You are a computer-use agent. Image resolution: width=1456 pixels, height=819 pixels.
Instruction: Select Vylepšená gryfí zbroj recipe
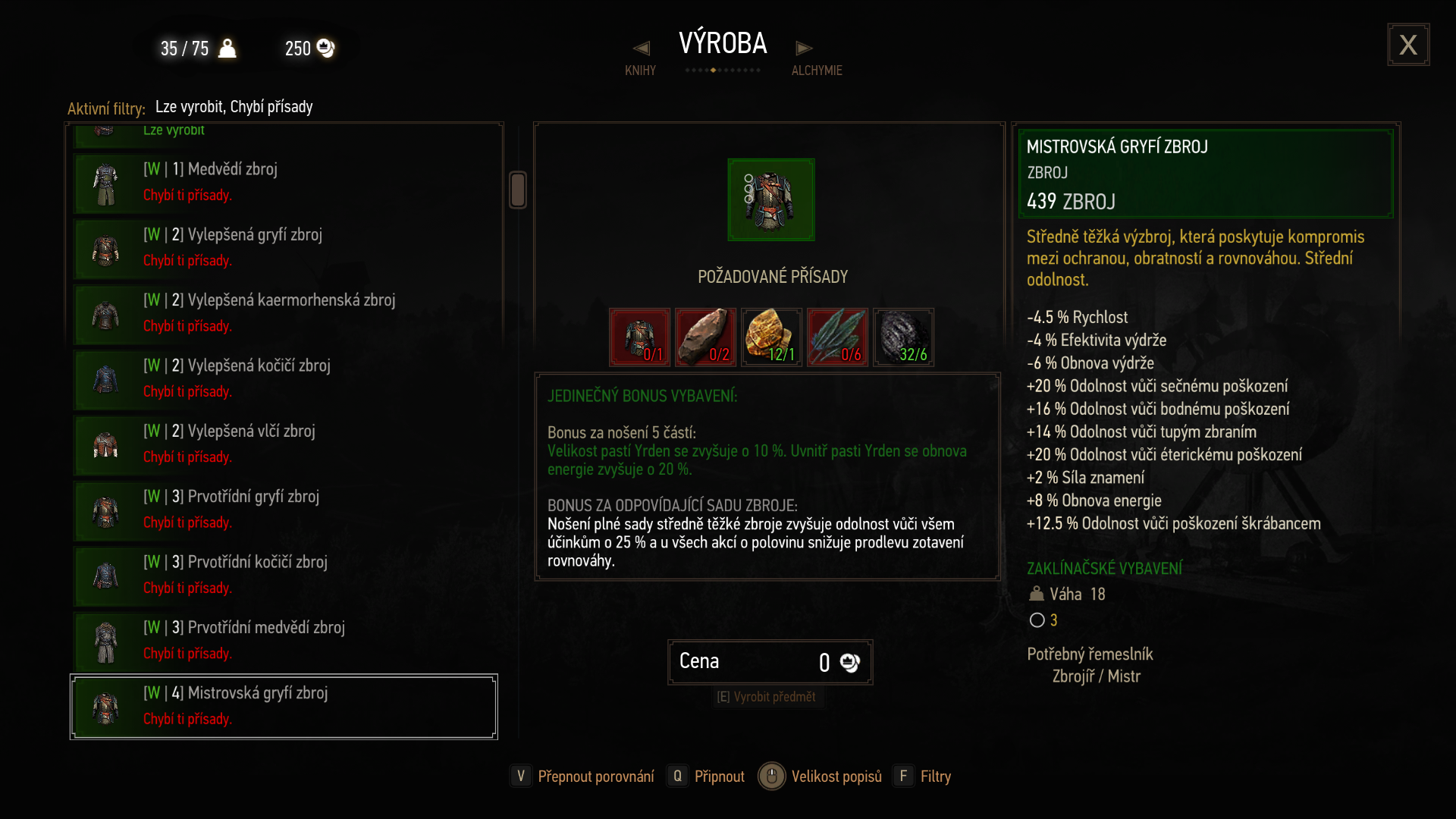tap(284, 248)
